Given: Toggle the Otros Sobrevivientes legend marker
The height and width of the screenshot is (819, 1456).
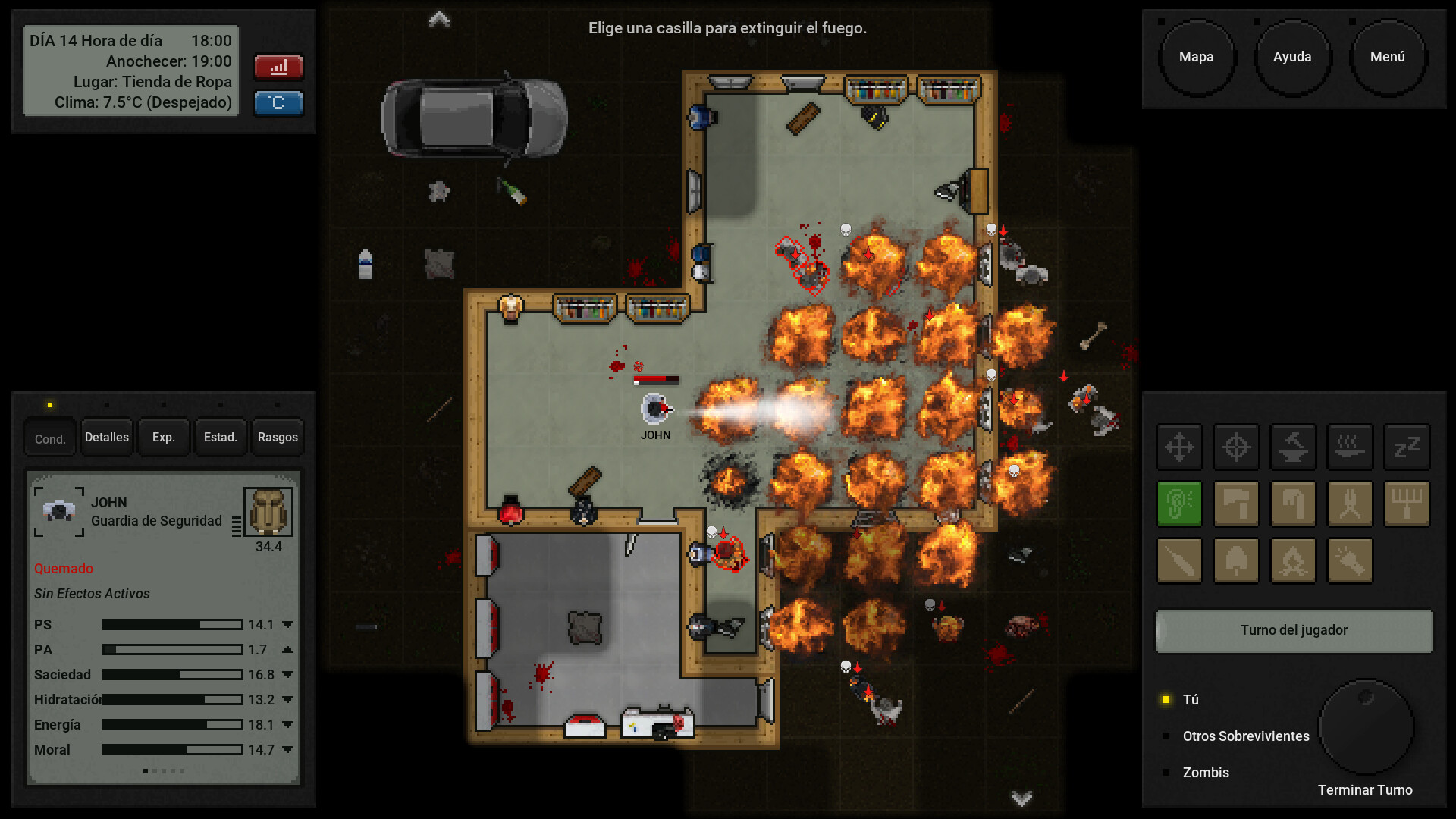Looking at the screenshot, I should point(1166,736).
